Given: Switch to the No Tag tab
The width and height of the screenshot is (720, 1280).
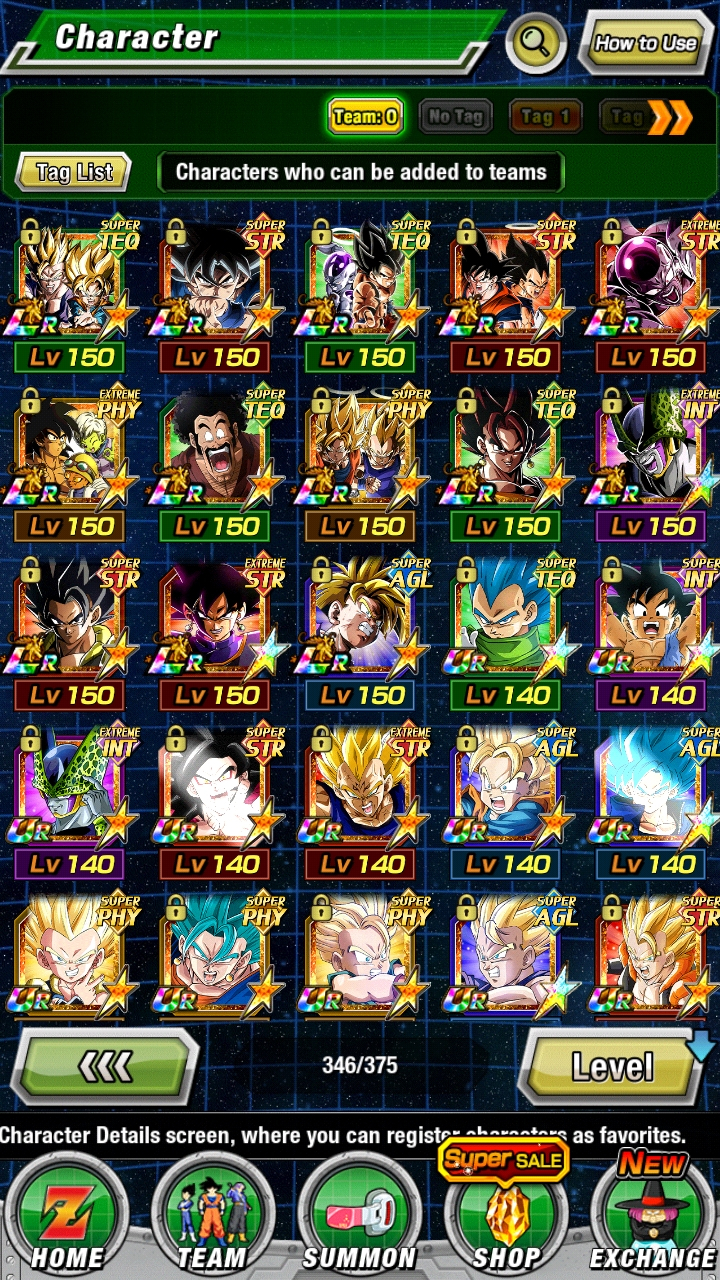Looking at the screenshot, I should point(455,116).
